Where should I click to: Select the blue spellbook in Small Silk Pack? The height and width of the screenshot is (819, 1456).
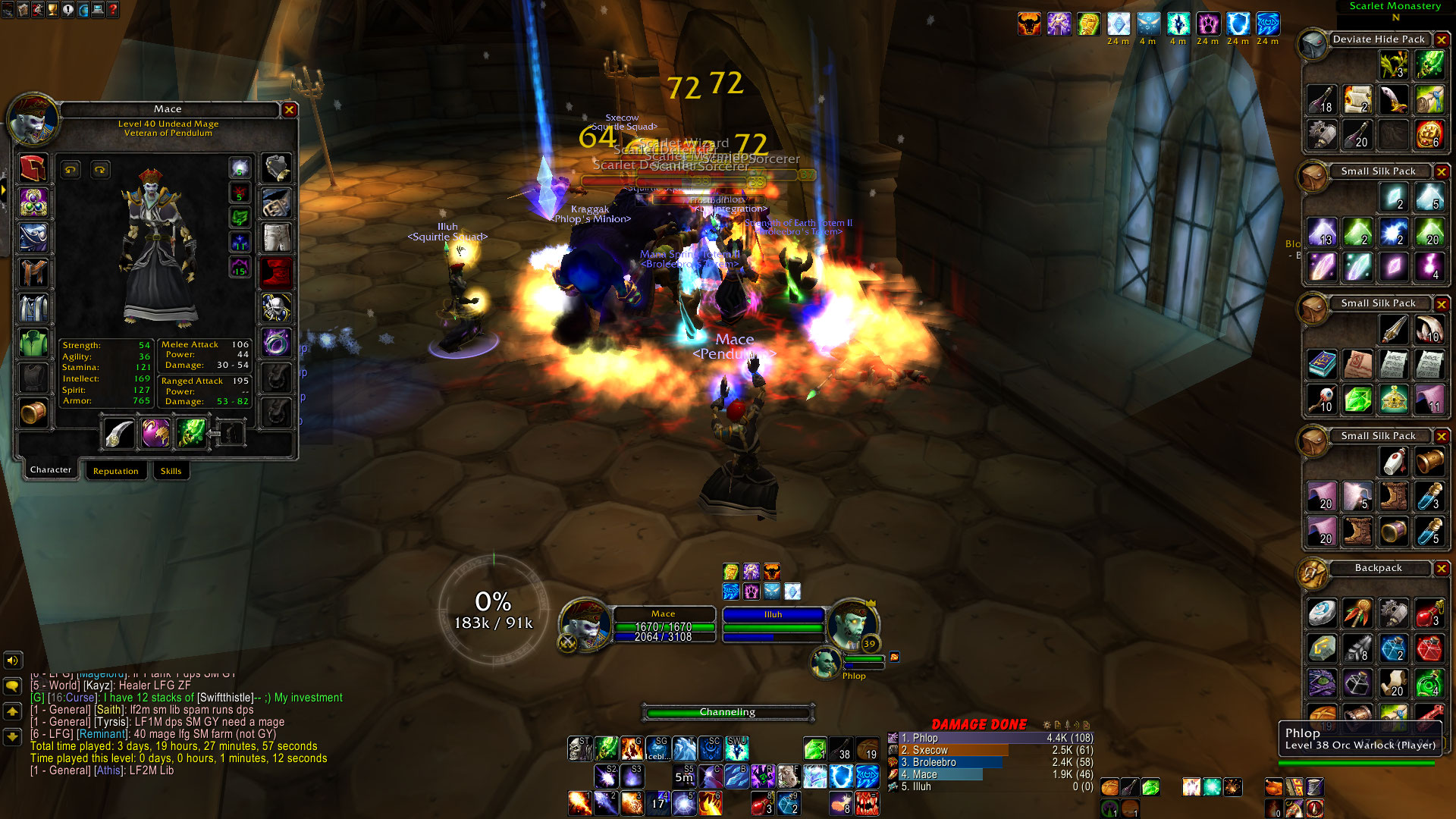click(1322, 364)
